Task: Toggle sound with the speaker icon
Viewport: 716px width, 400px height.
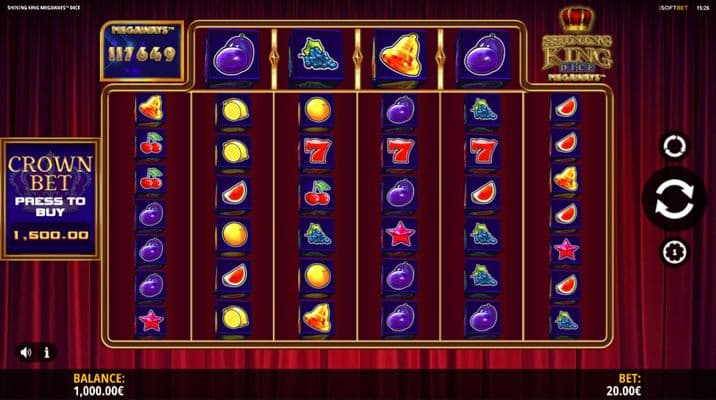Action: (25, 352)
